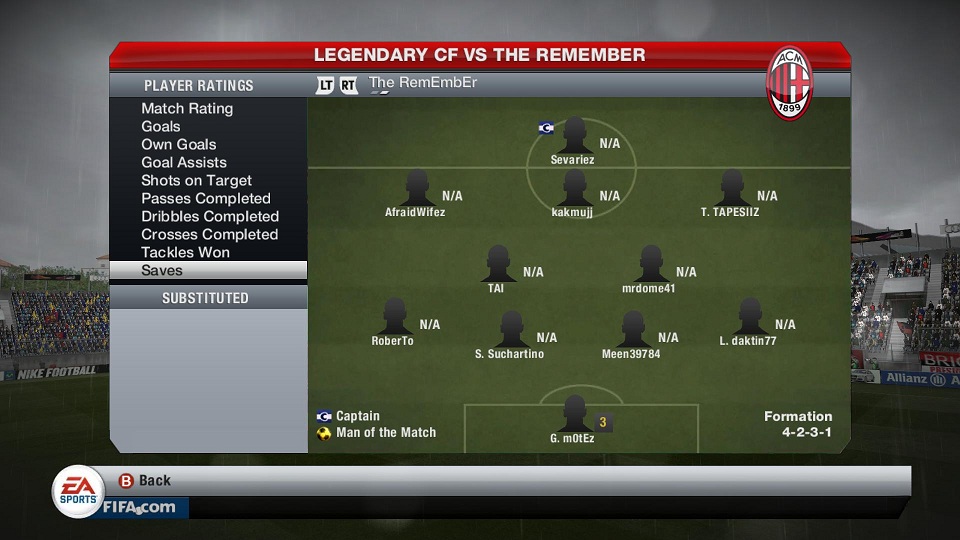Choose the Goals rating category

click(x=161, y=126)
